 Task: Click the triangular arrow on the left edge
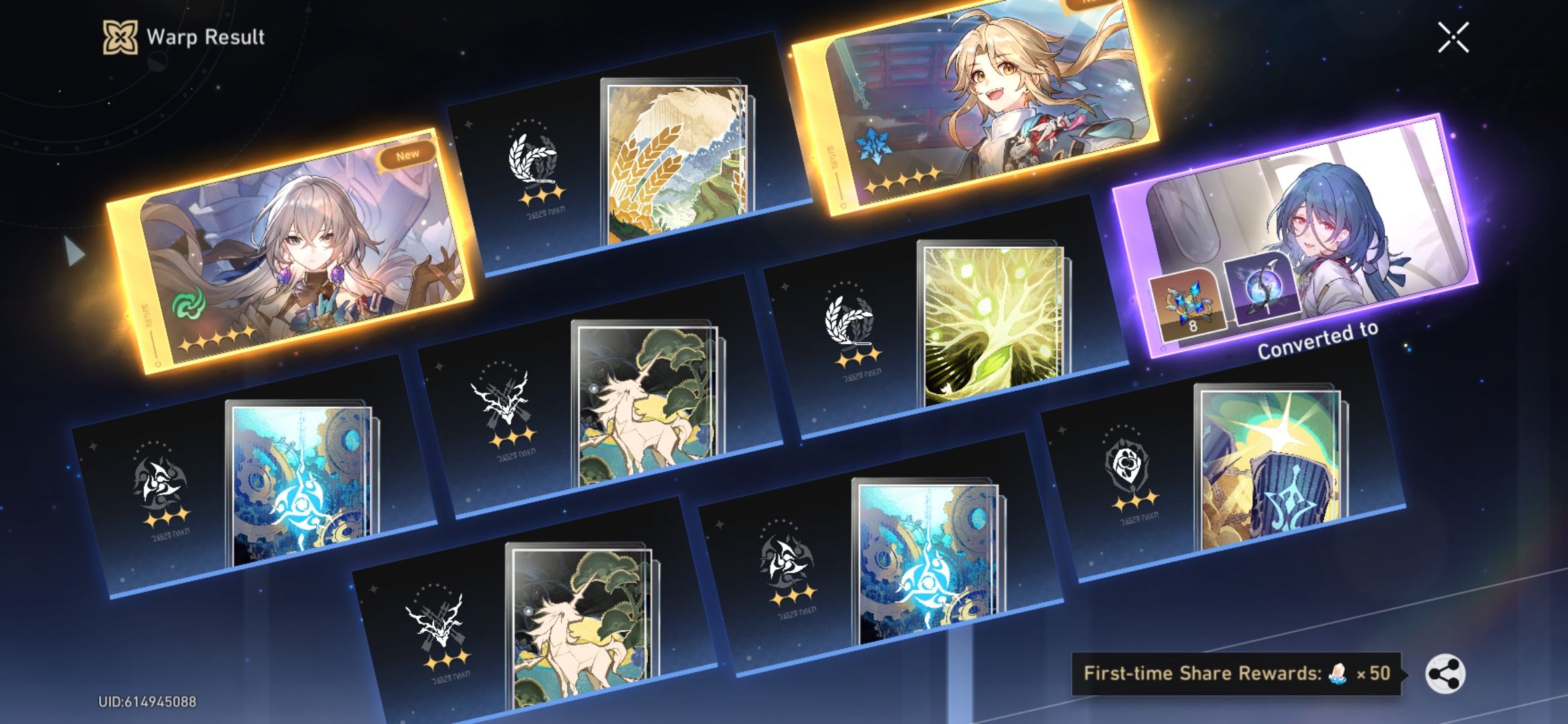point(74,251)
